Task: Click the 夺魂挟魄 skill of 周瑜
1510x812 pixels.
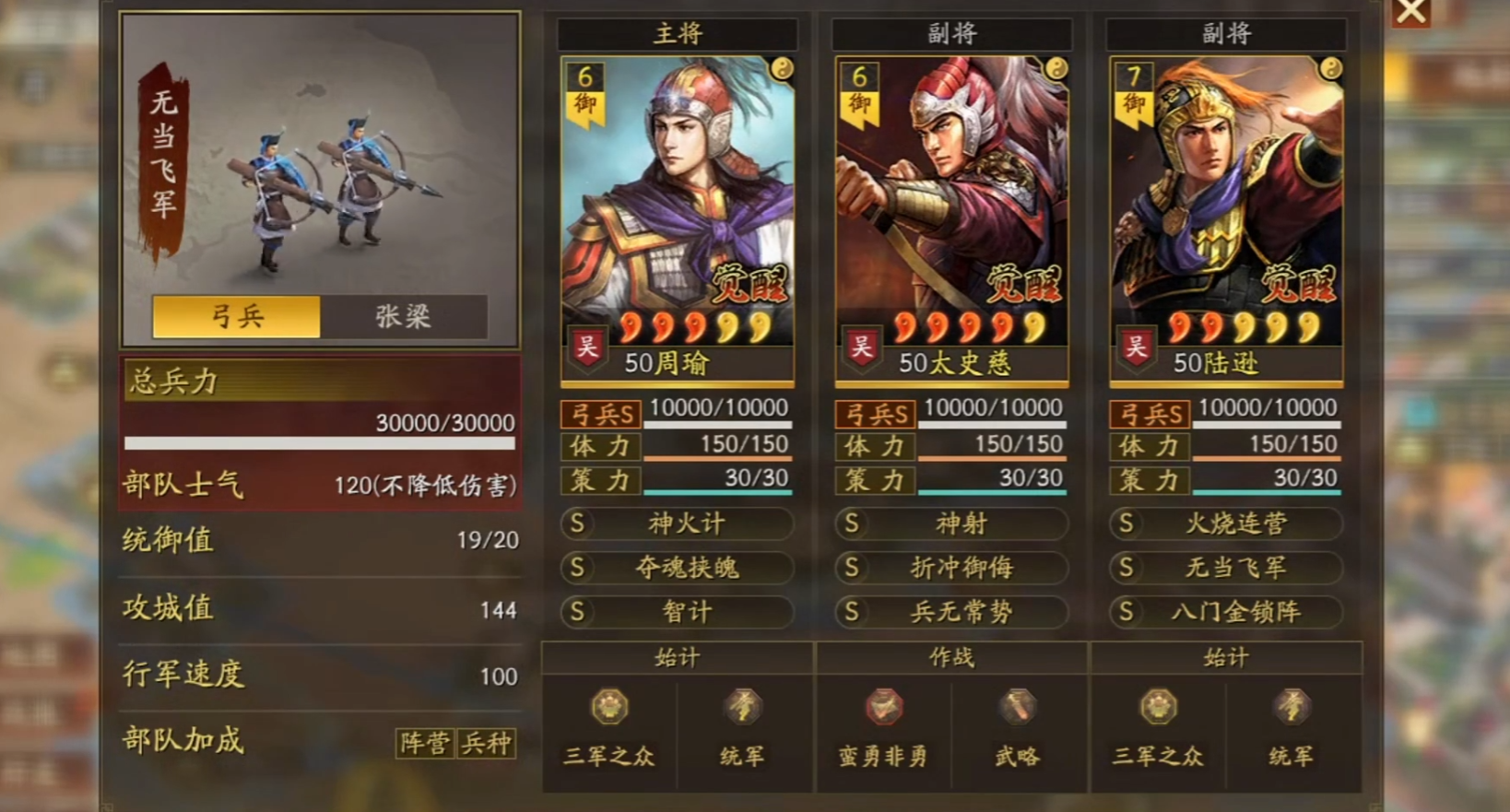Action: pyautogui.click(x=678, y=568)
